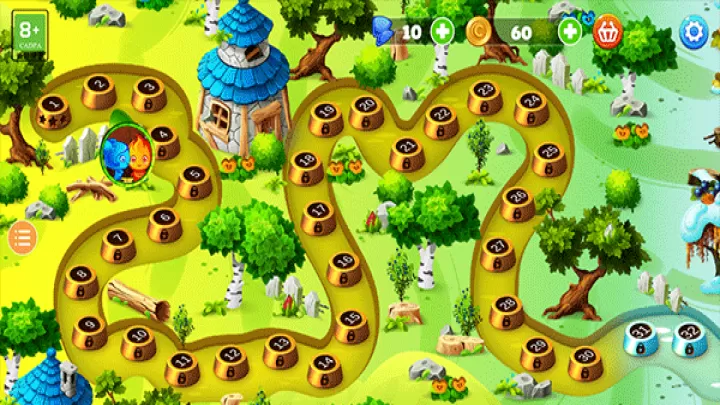Add more gold coins with plus button

(570, 32)
